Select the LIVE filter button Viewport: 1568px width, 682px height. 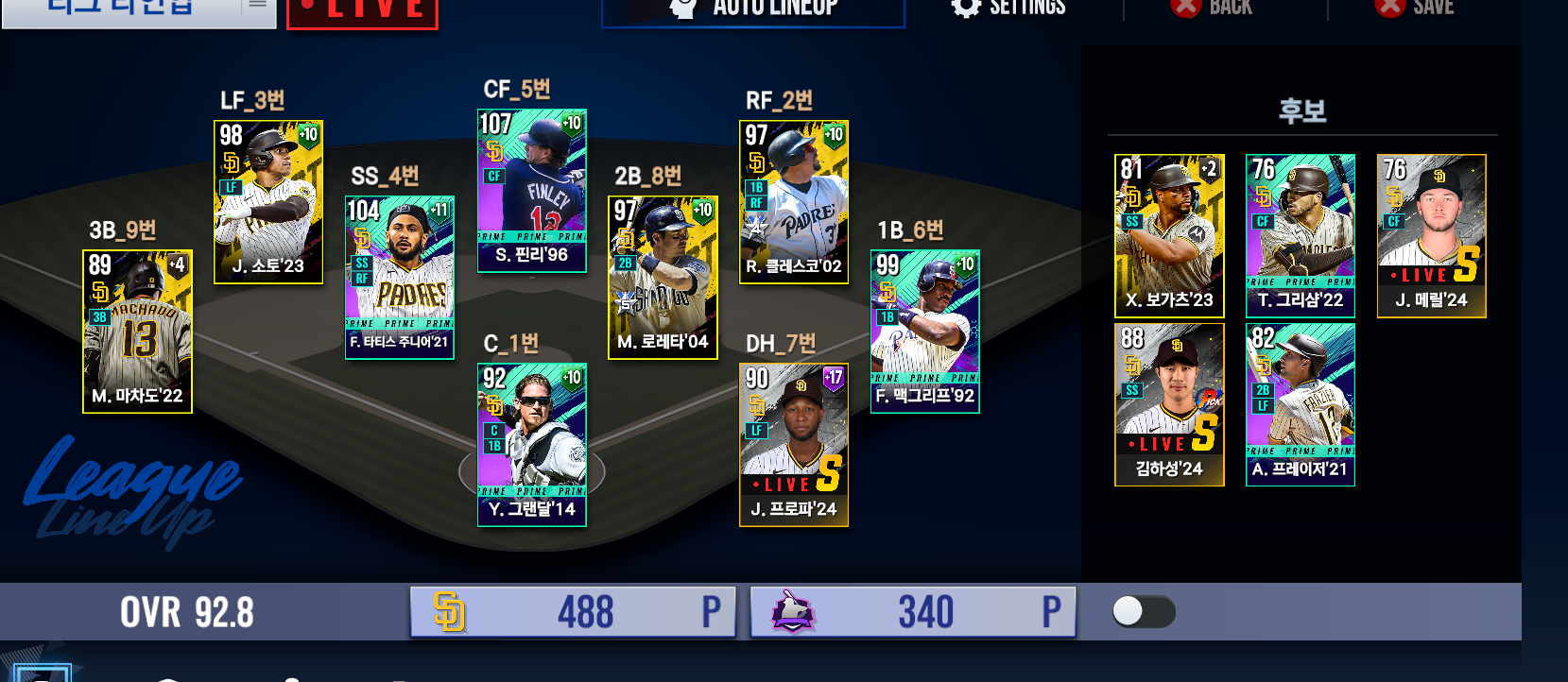(362, 11)
